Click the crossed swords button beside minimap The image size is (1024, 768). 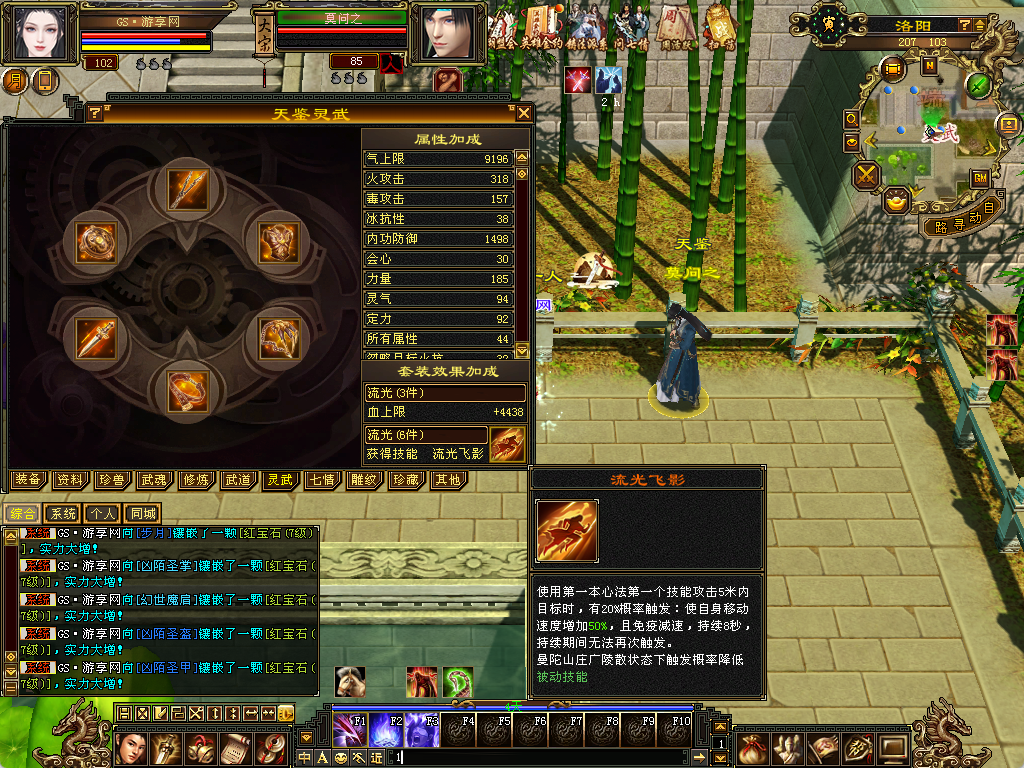[866, 175]
